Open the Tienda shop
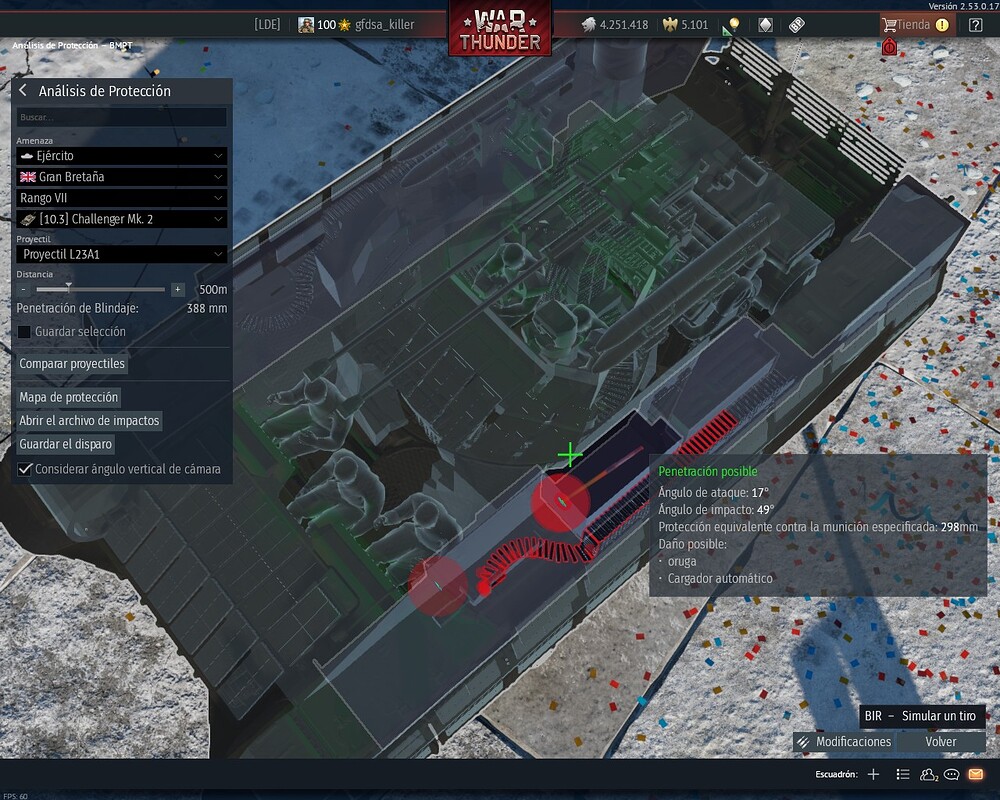This screenshot has width=1000, height=800. pyautogui.click(x=914, y=25)
